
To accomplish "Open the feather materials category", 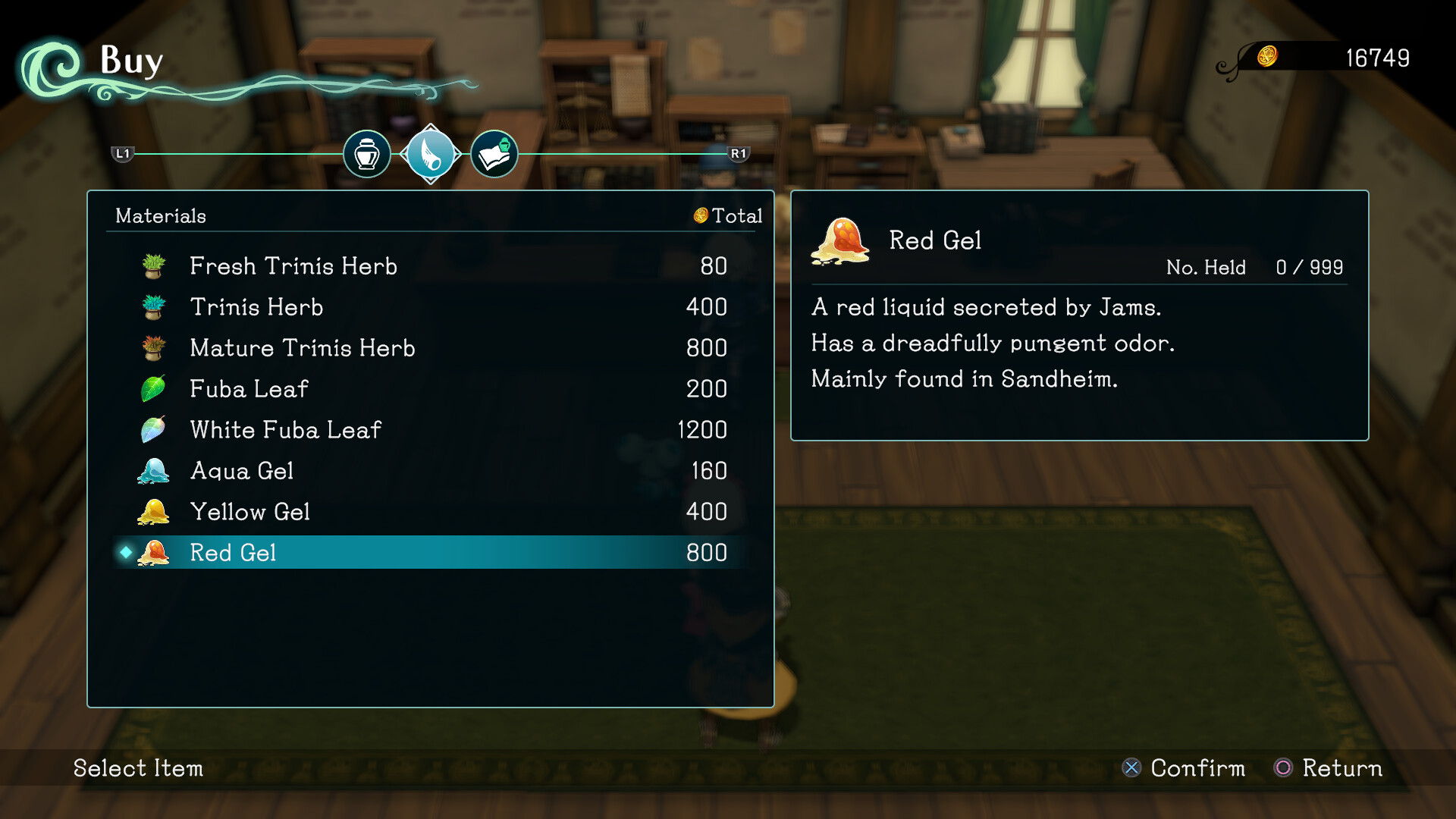I will (x=431, y=154).
